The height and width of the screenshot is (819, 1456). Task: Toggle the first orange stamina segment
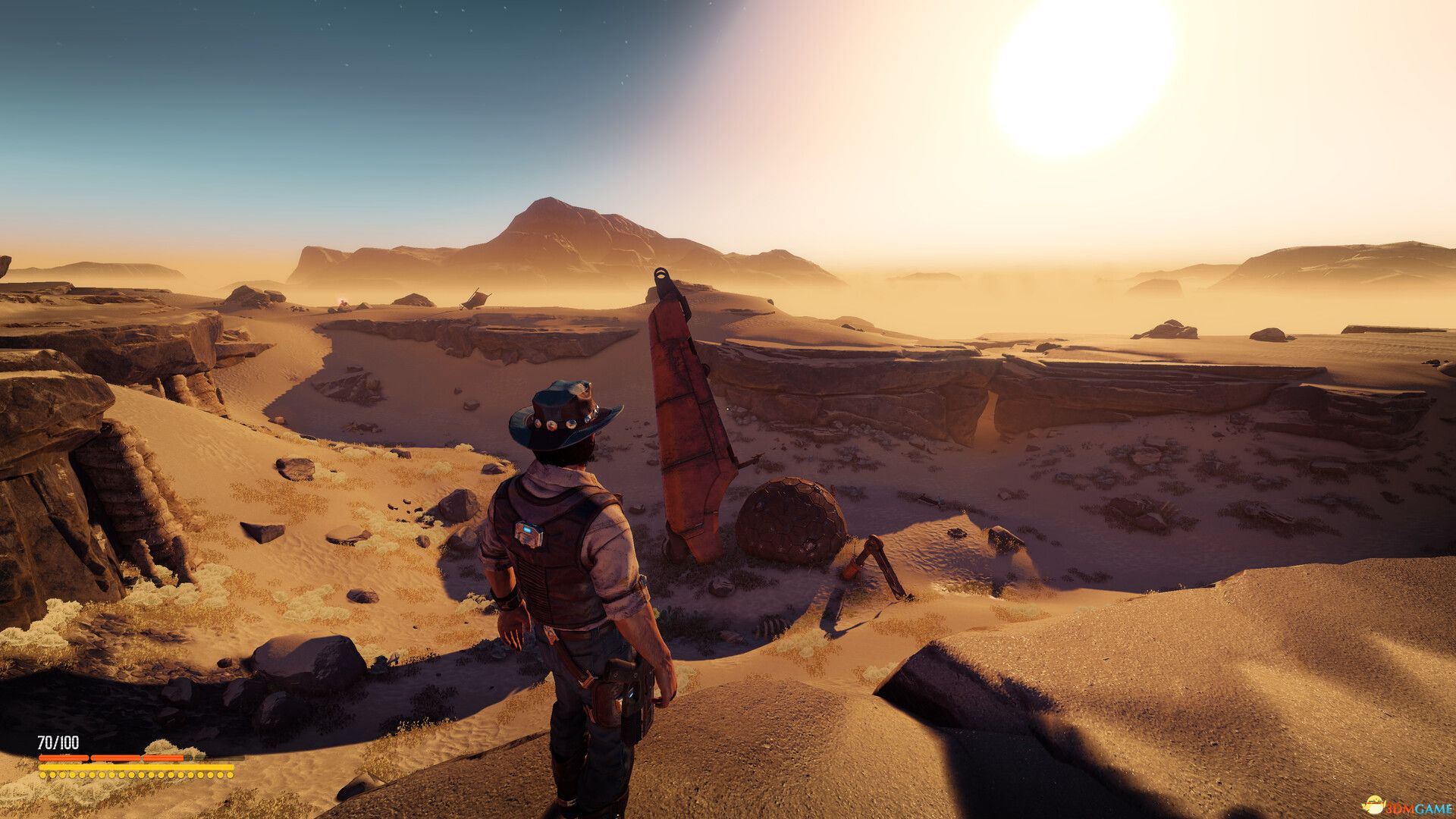64,758
